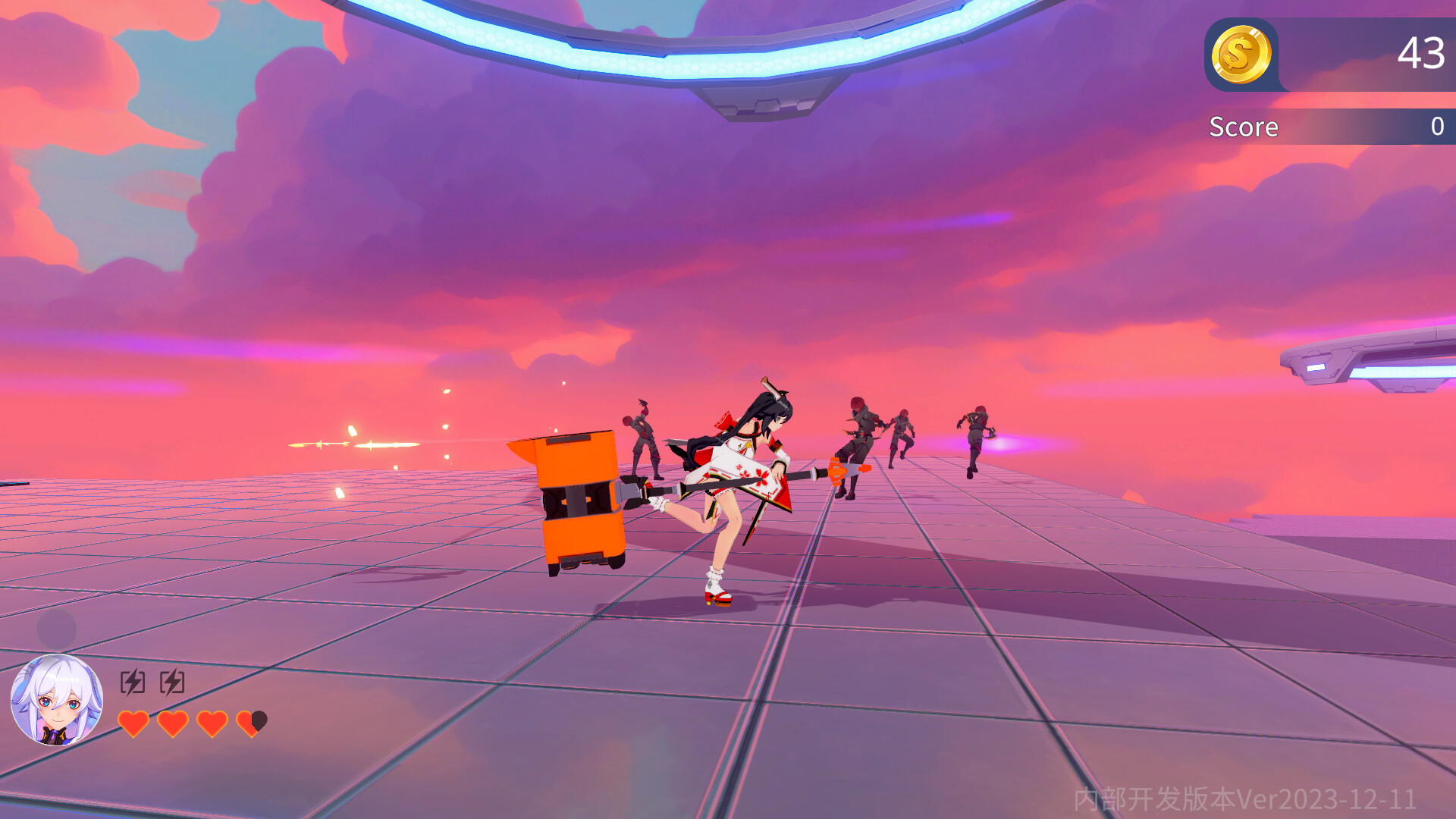Image resolution: width=1456 pixels, height=819 pixels.
Task: Click the score value showing 0
Action: (1436, 126)
